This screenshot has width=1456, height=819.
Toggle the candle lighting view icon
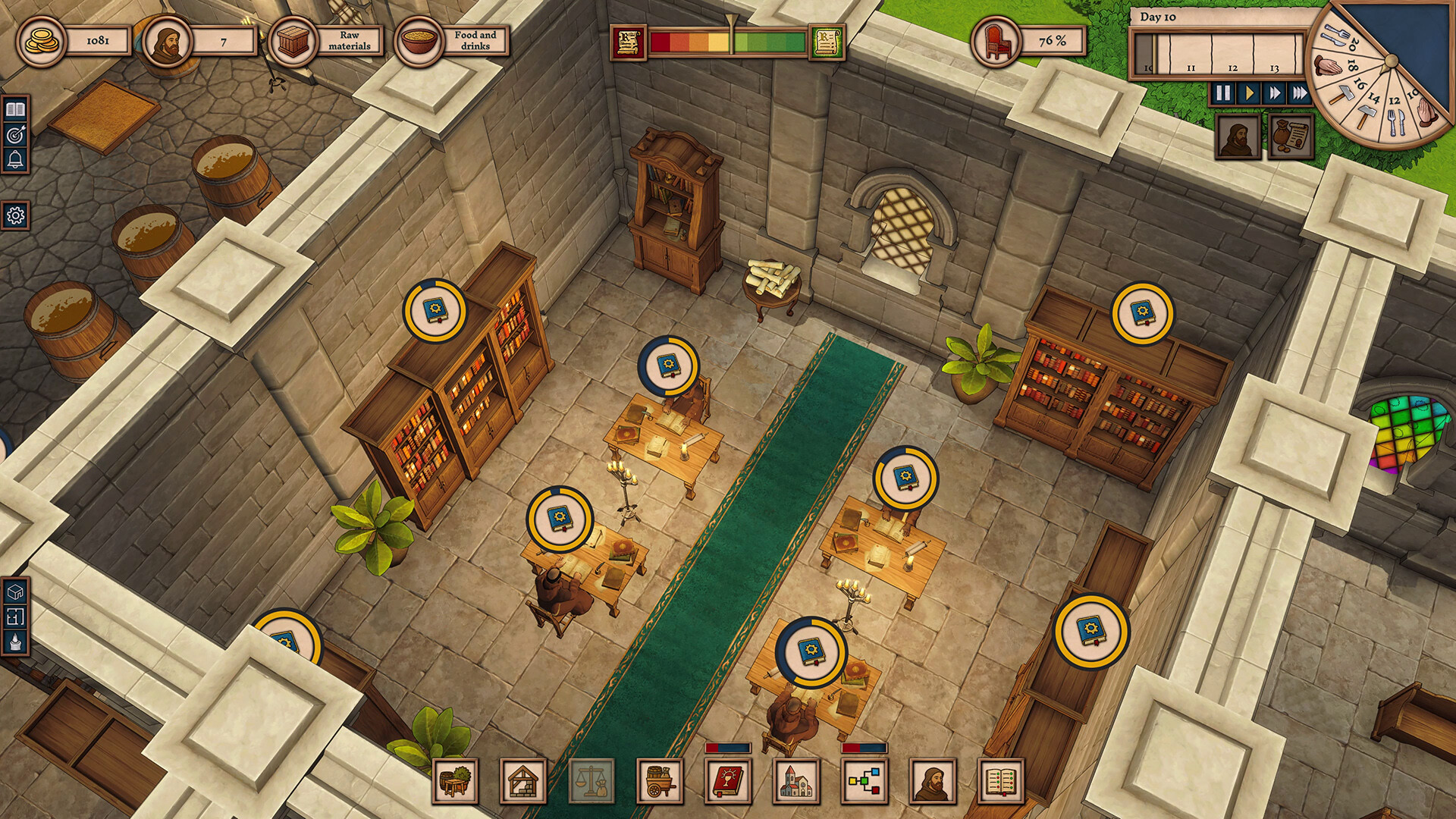[x=15, y=643]
